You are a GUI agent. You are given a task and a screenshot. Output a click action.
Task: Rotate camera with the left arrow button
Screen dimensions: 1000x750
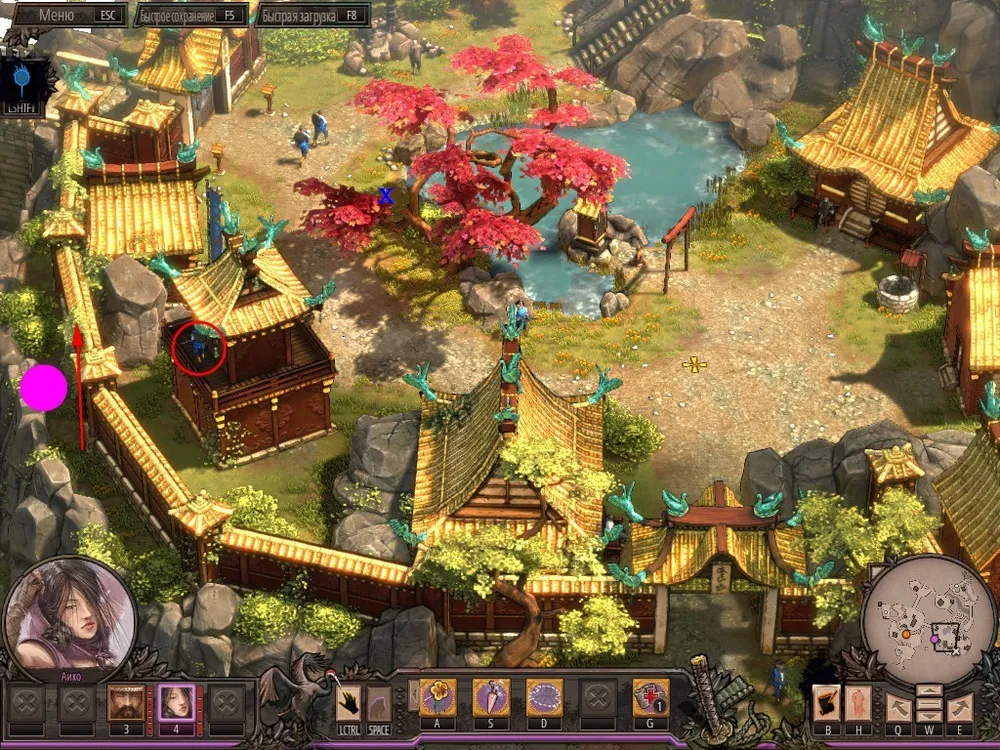(x=899, y=706)
